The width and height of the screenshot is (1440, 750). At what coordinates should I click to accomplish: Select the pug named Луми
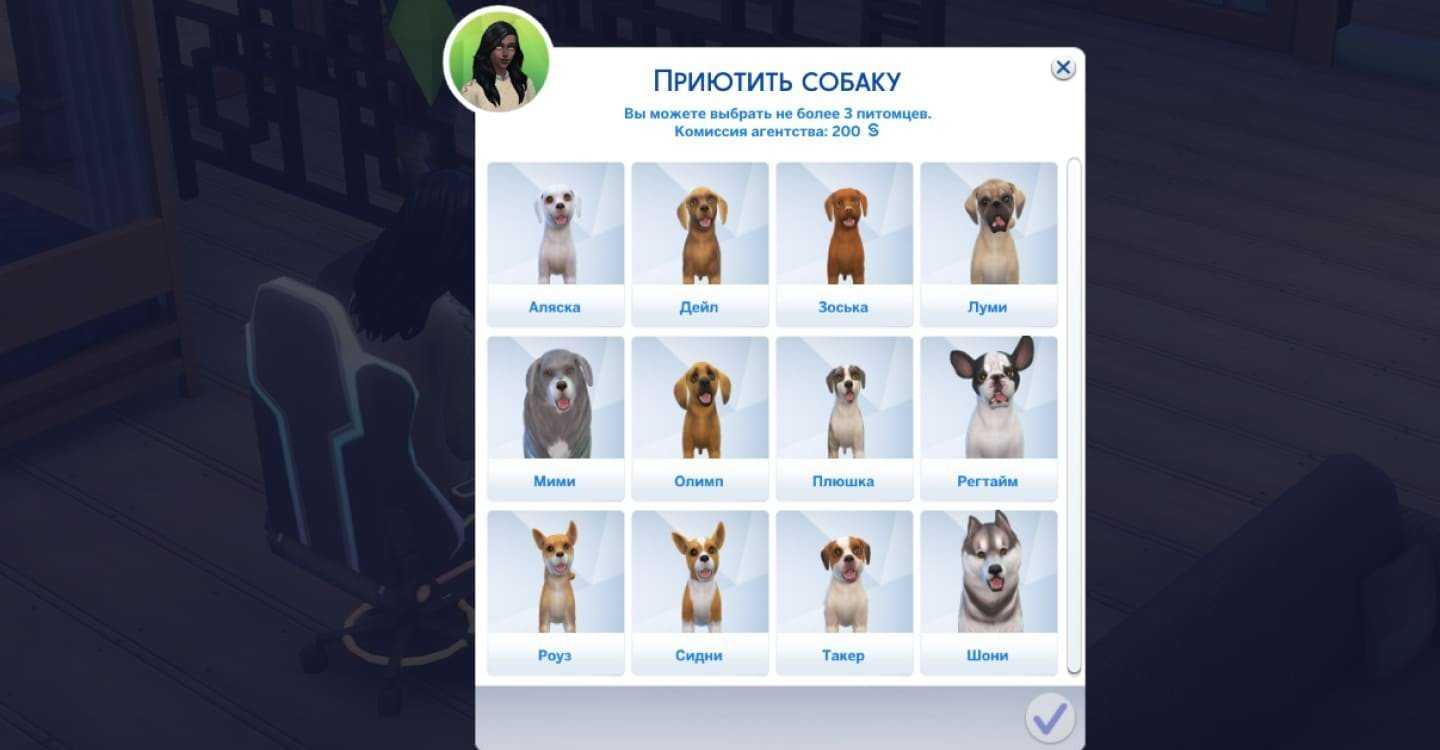pyautogui.click(x=988, y=243)
